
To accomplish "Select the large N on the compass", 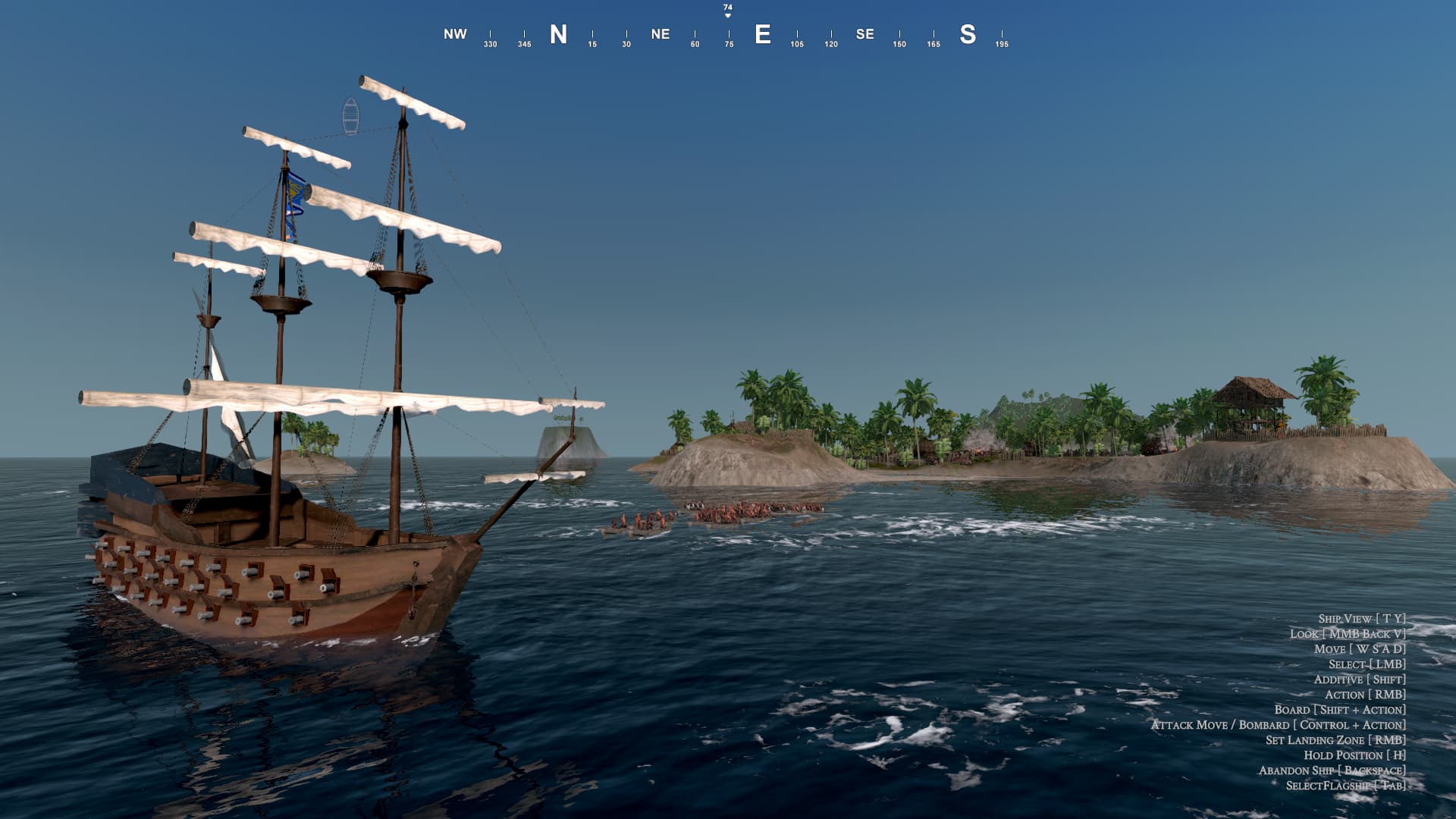I will click(x=559, y=33).
